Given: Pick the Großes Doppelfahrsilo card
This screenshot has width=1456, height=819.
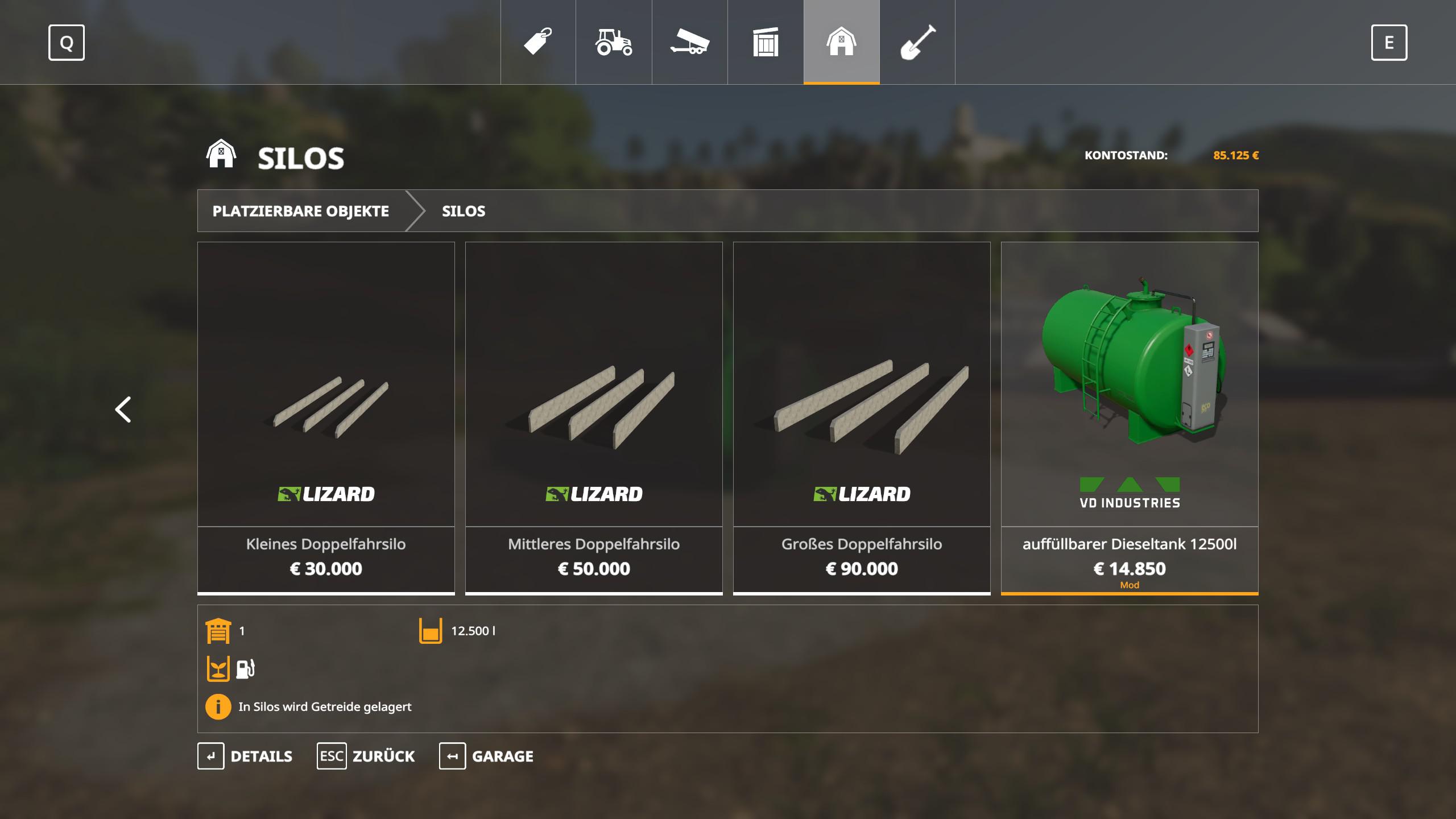Looking at the screenshot, I should point(862,418).
